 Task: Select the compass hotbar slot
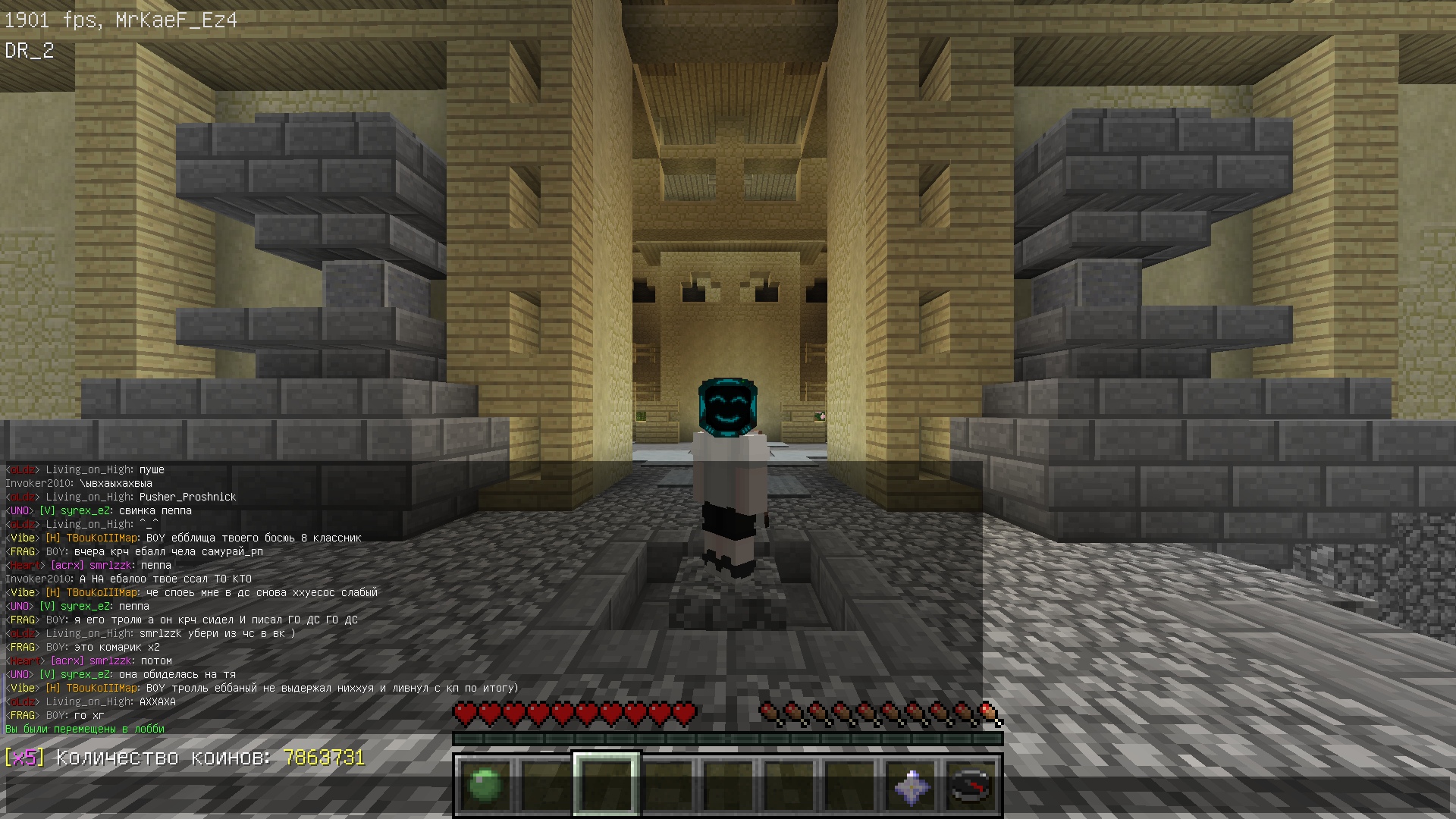[x=971, y=785]
